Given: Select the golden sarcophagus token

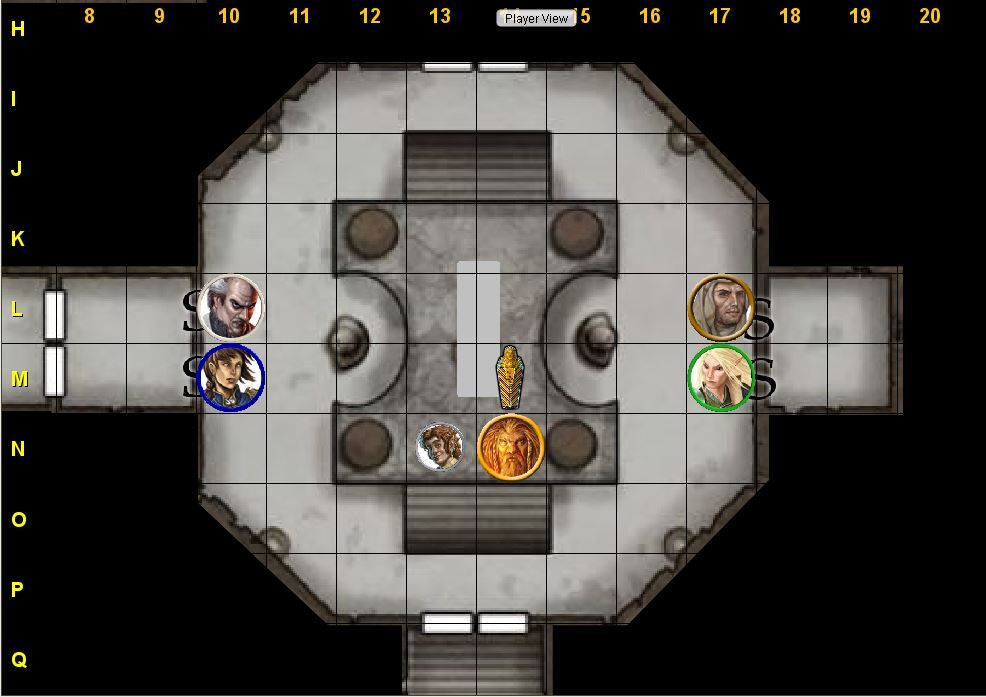Looking at the screenshot, I should (510, 377).
